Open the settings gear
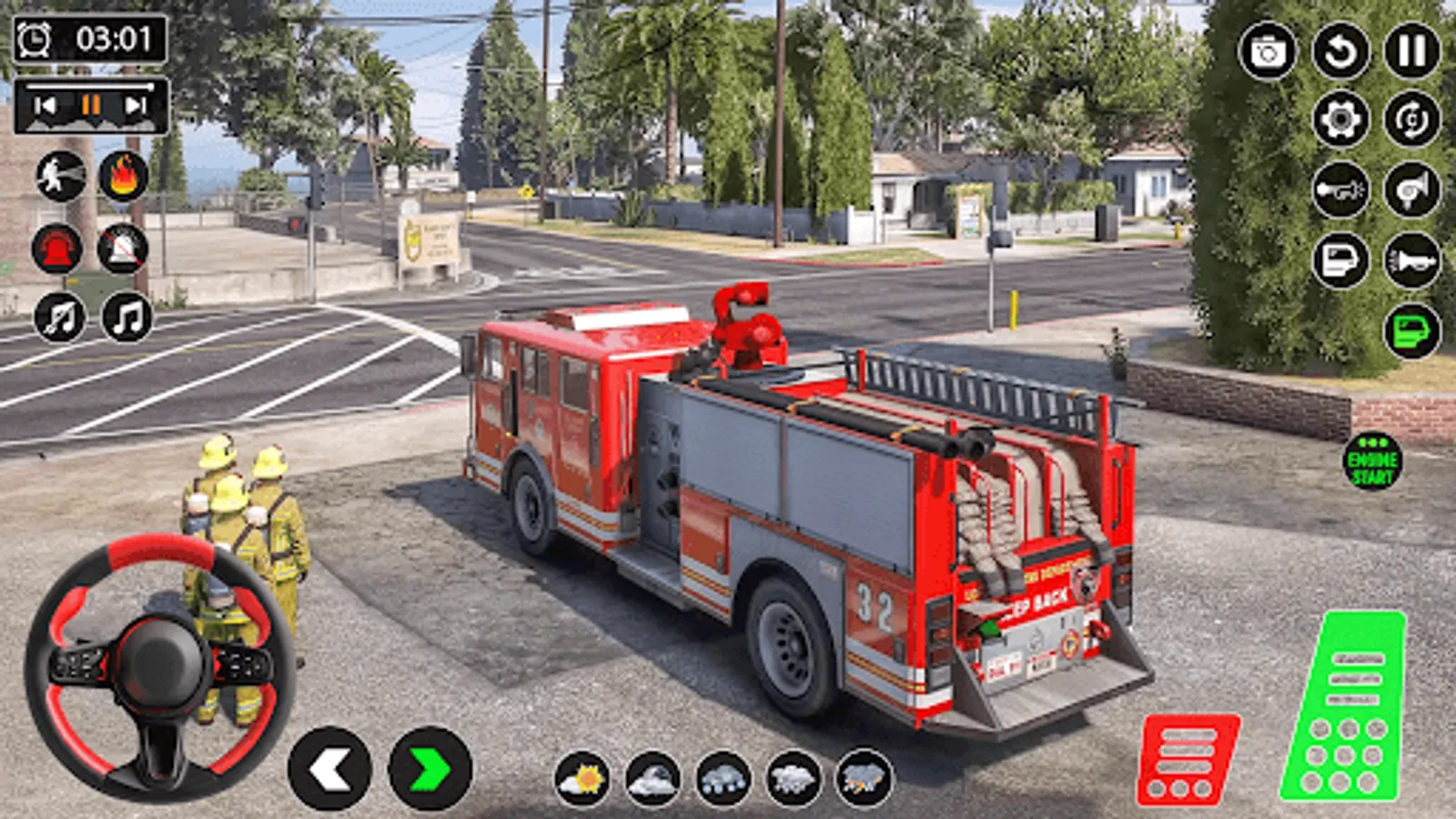 [x=1339, y=121]
